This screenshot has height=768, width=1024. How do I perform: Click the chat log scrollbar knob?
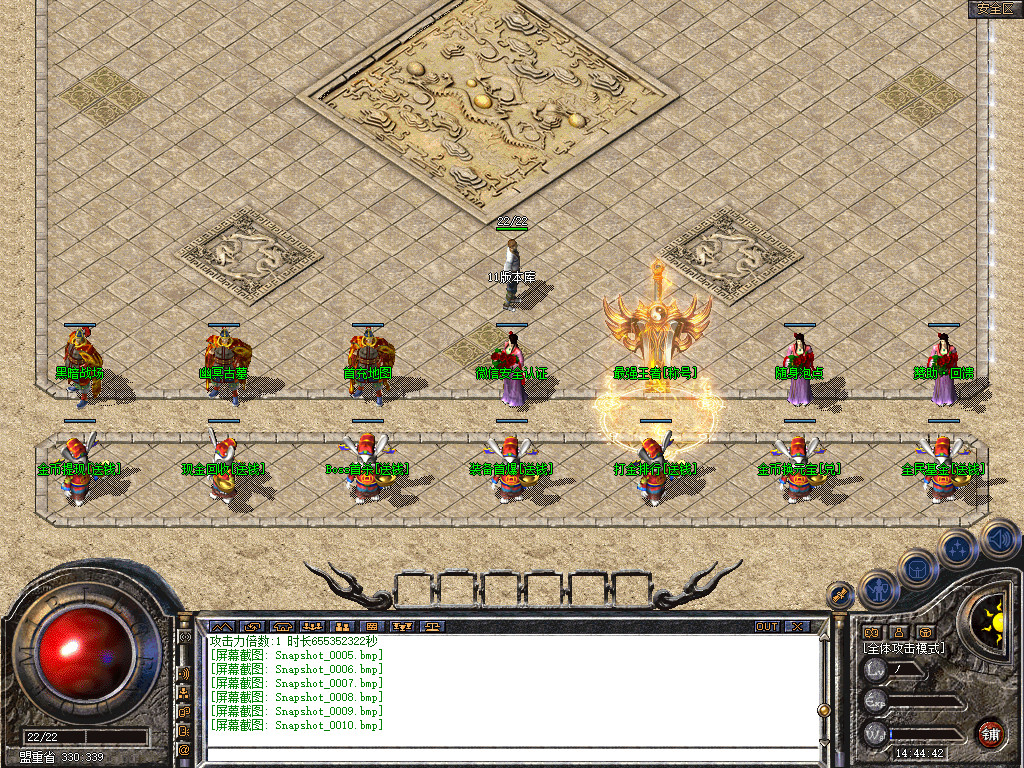pyautogui.click(x=824, y=710)
